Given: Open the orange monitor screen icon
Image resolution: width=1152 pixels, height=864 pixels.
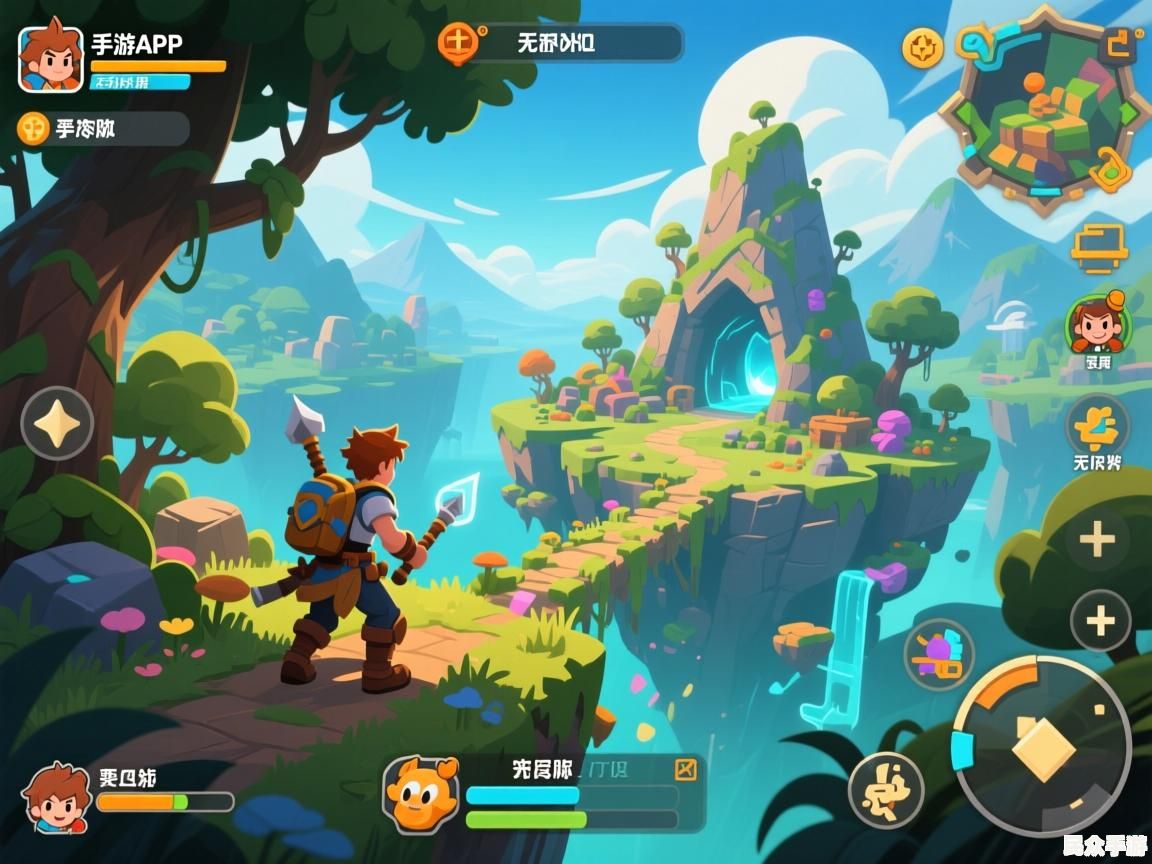Looking at the screenshot, I should coord(1099,246).
